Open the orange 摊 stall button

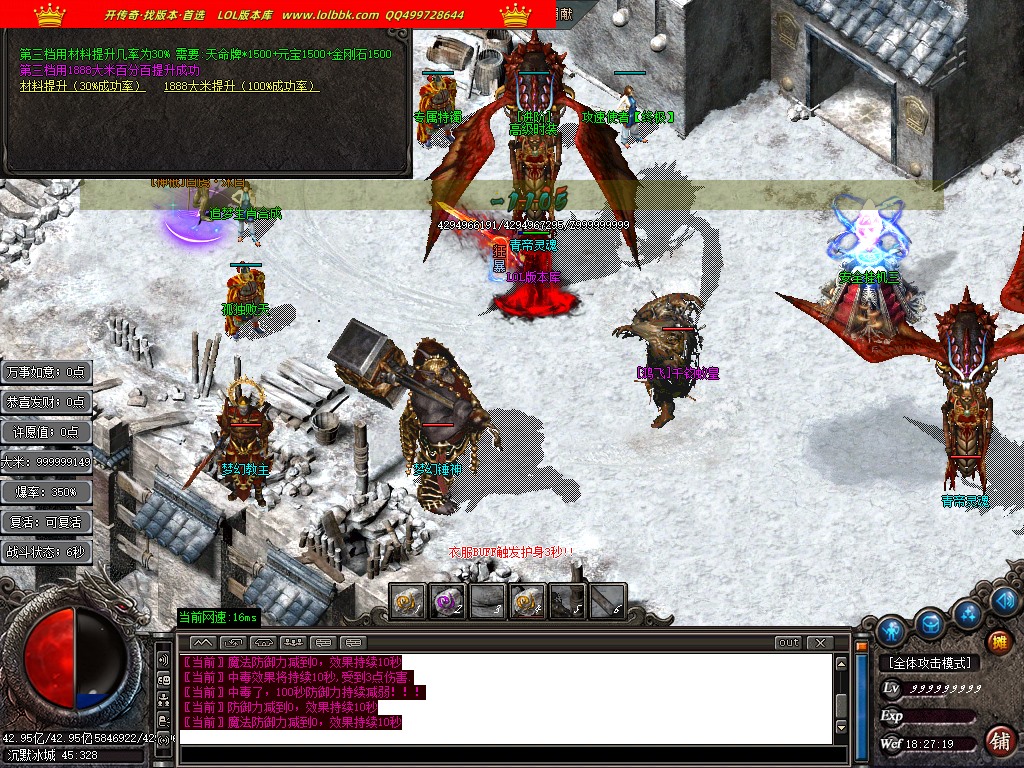coord(998,642)
